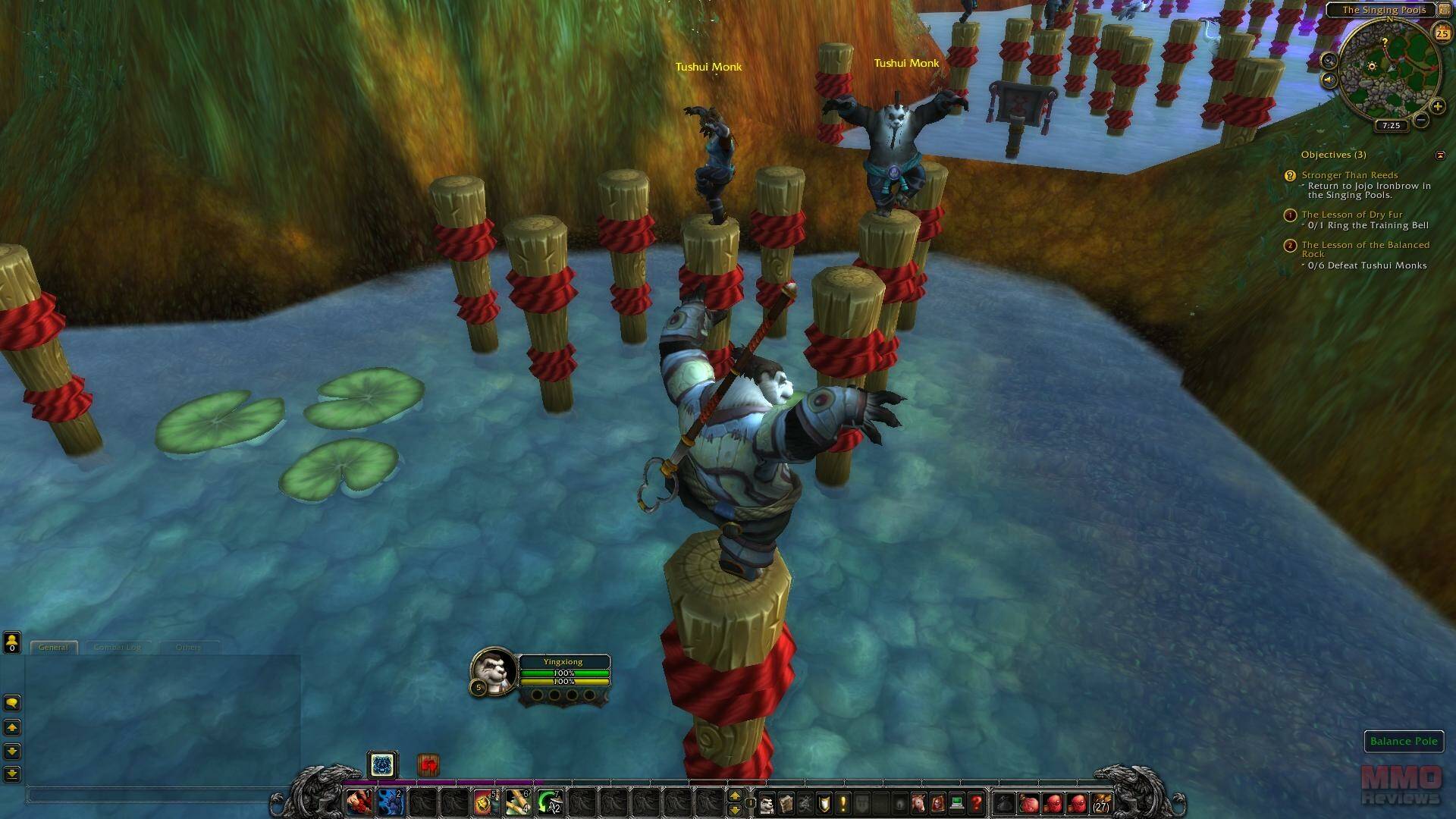Select the Stronger Than Reeds quest

point(1349,175)
